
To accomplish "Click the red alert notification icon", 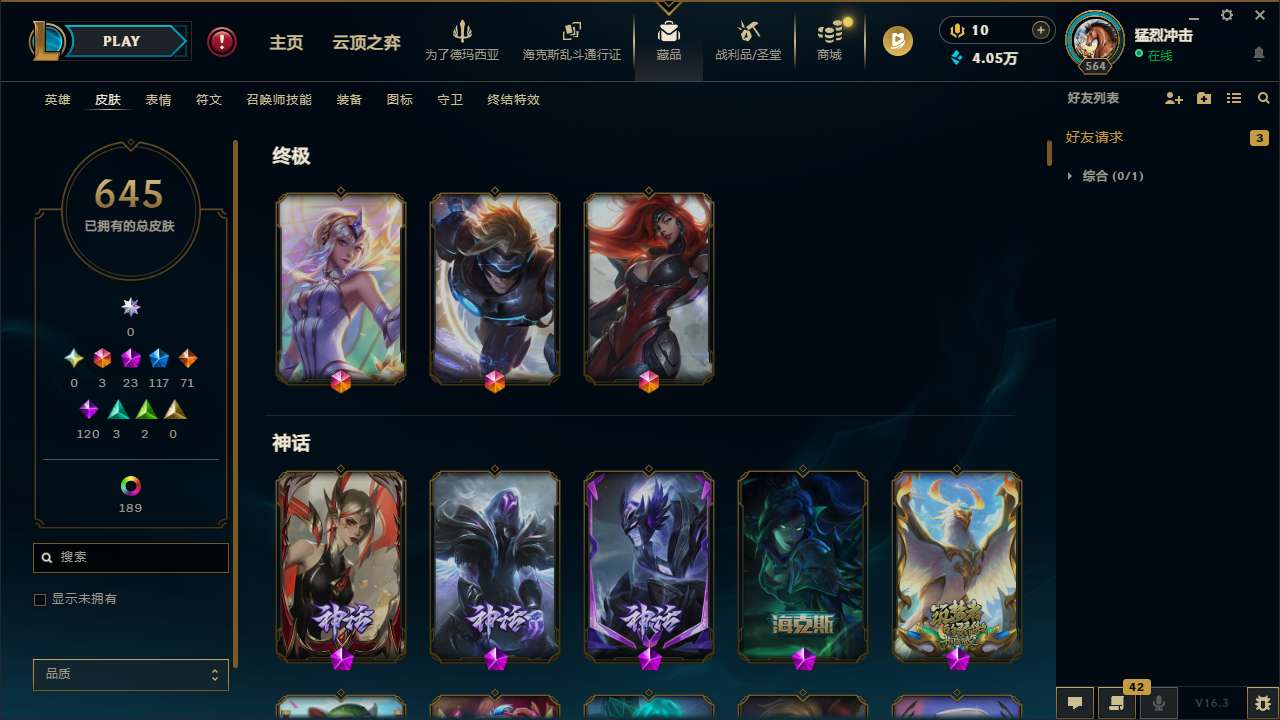I will 221,41.
